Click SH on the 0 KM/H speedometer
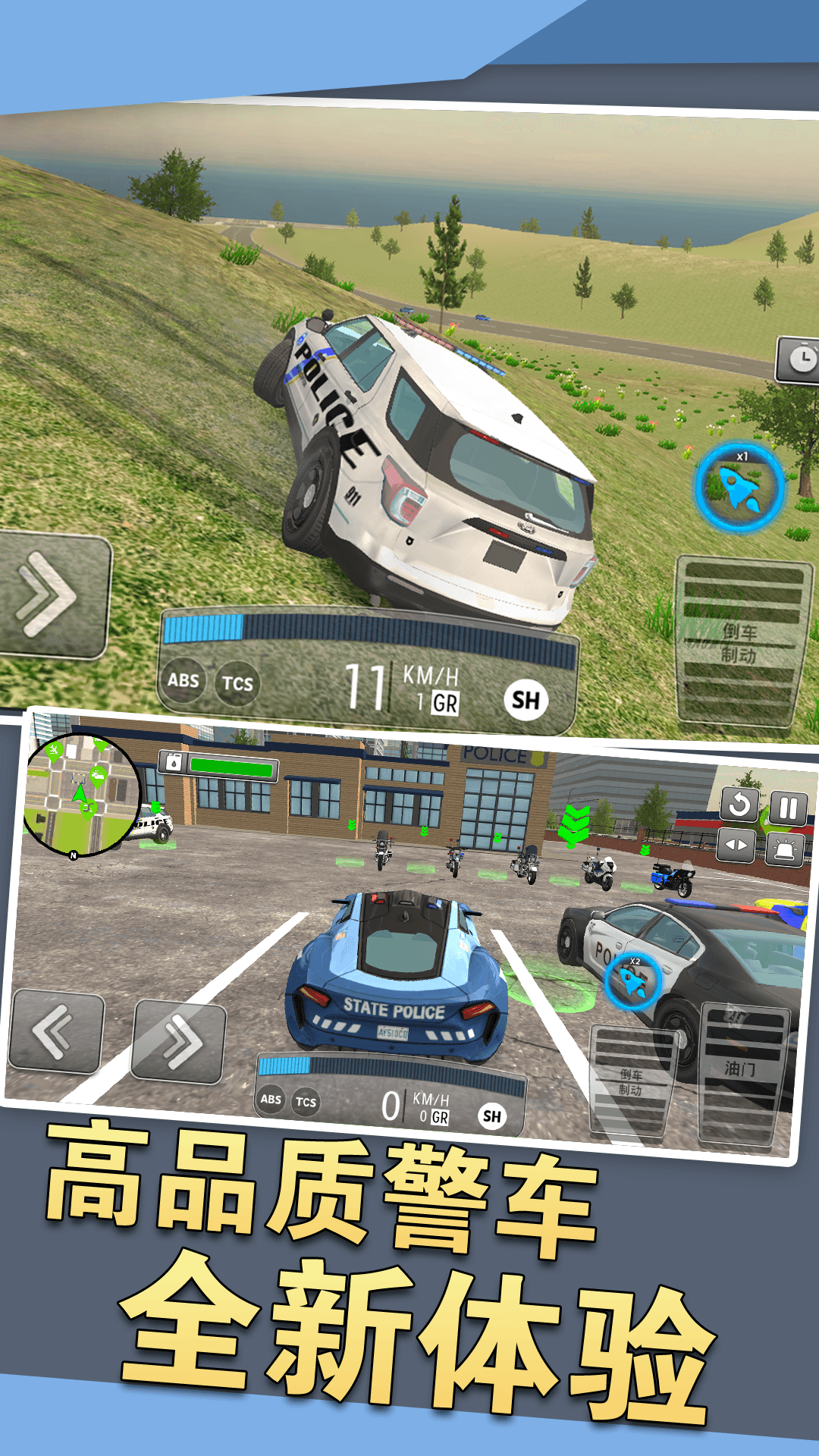 [x=492, y=1116]
